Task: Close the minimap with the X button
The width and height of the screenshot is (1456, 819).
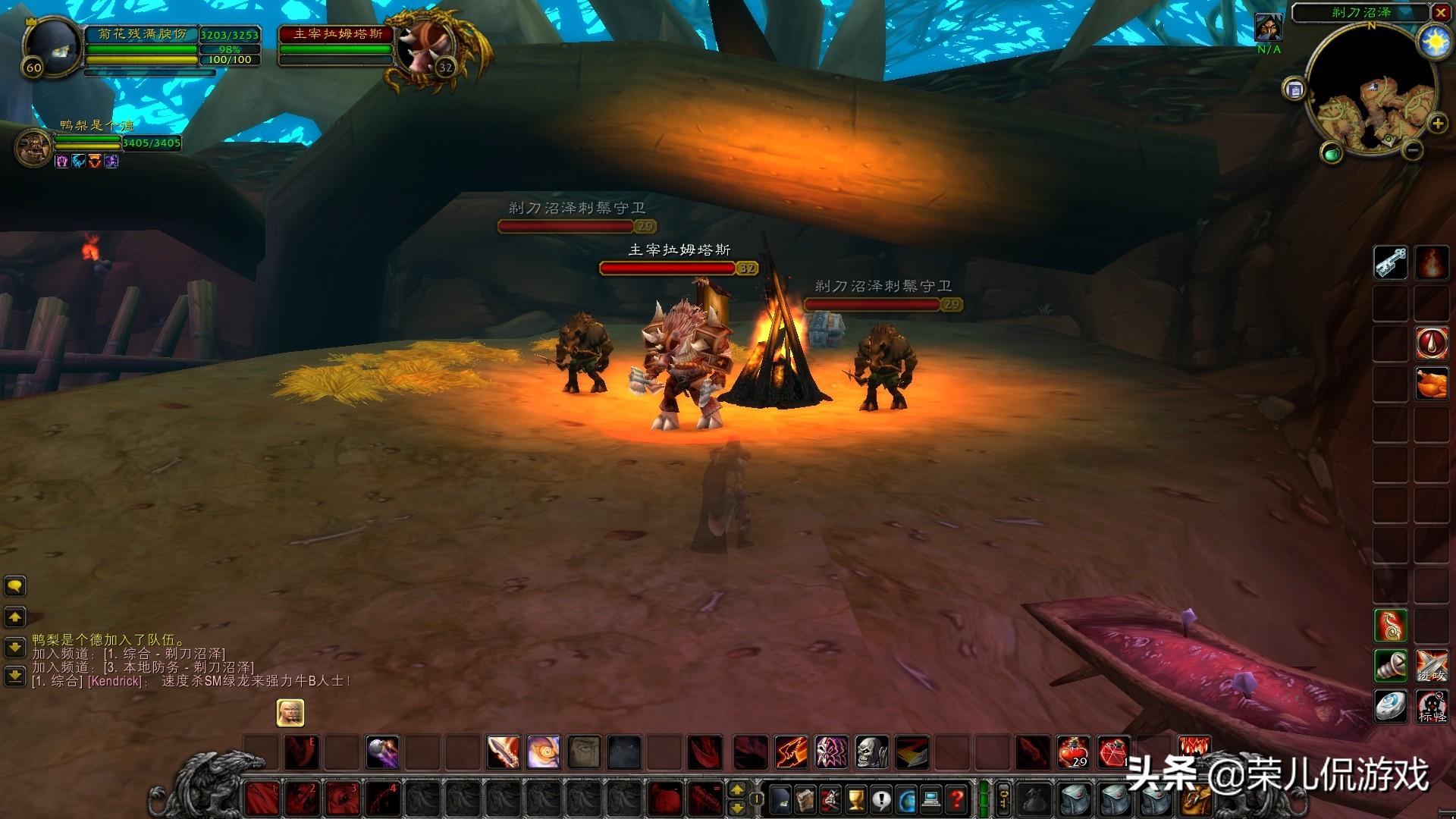Action: [1440, 13]
